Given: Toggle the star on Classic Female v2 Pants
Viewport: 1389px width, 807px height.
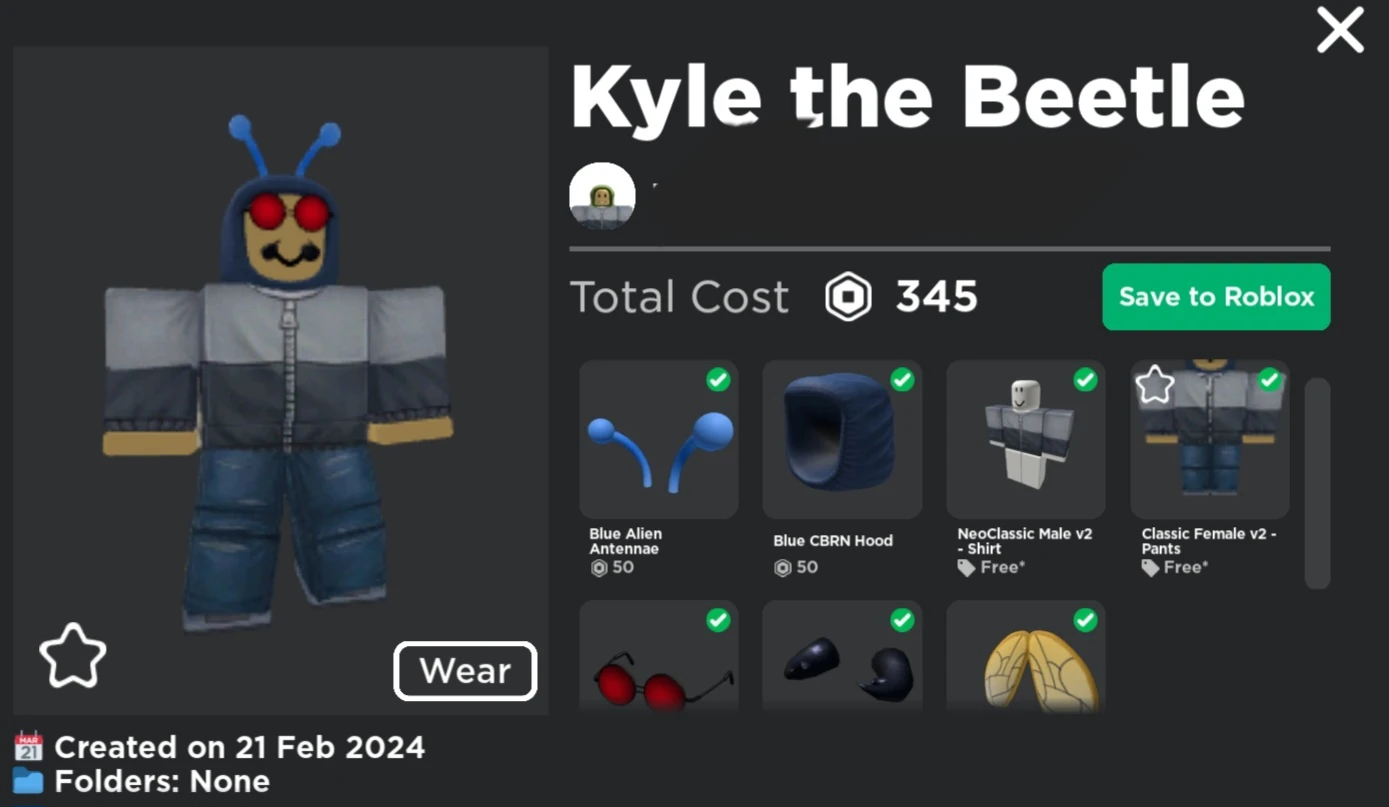Looking at the screenshot, I should tap(1155, 383).
